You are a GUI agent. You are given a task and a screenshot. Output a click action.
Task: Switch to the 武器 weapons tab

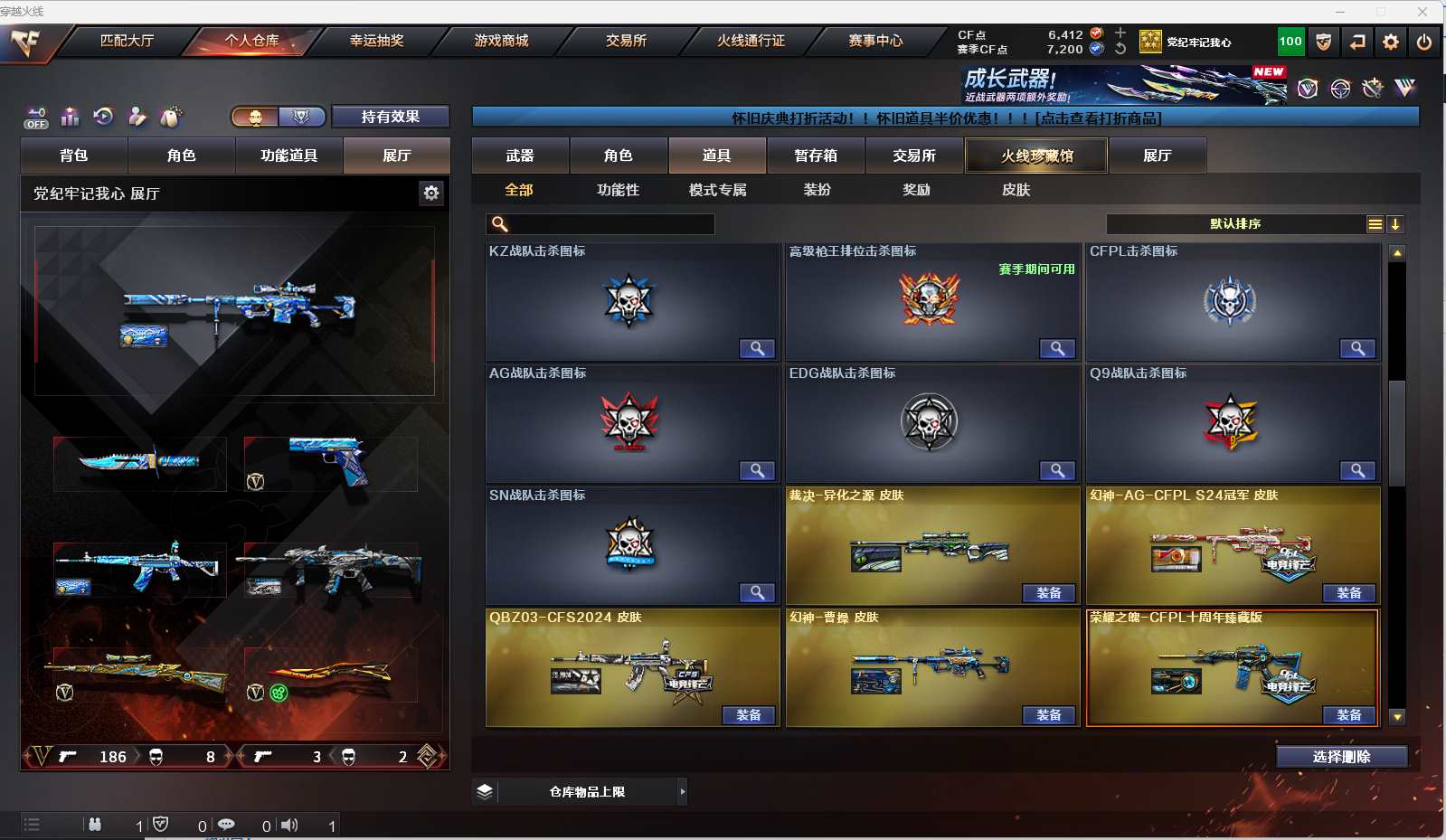[520, 156]
